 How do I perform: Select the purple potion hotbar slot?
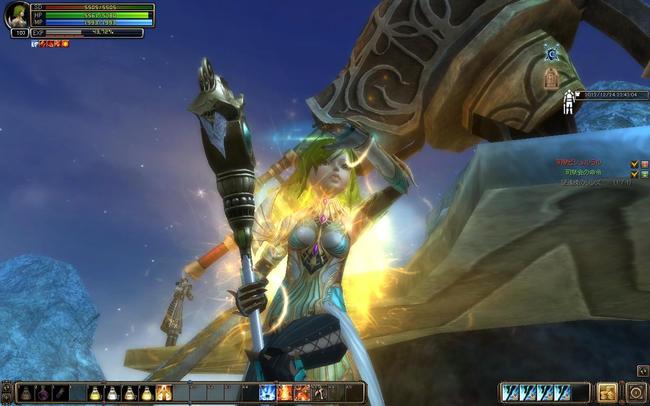click(x=44, y=393)
